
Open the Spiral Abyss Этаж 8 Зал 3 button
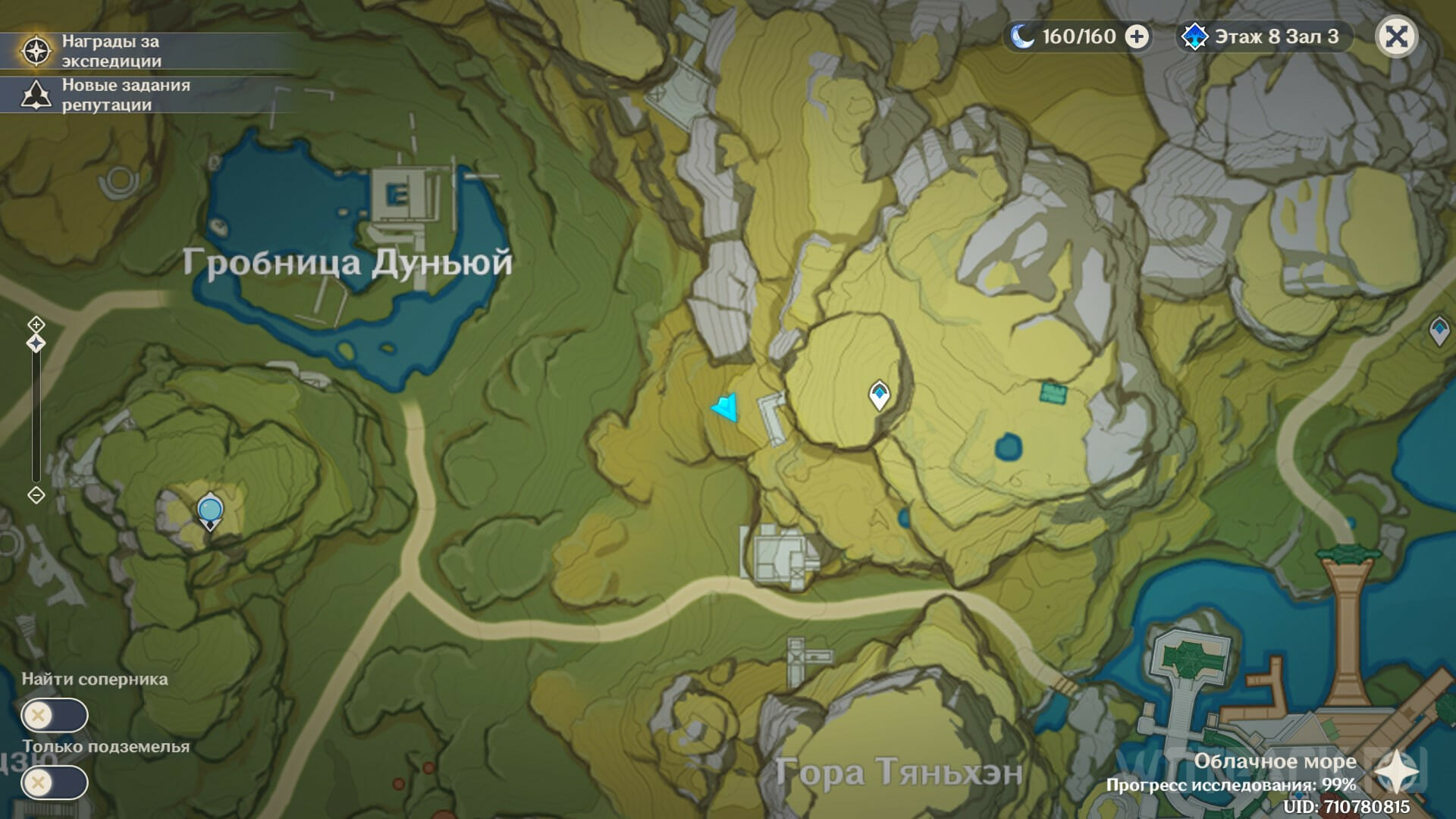pyautogui.click(x=1264, y=36)
